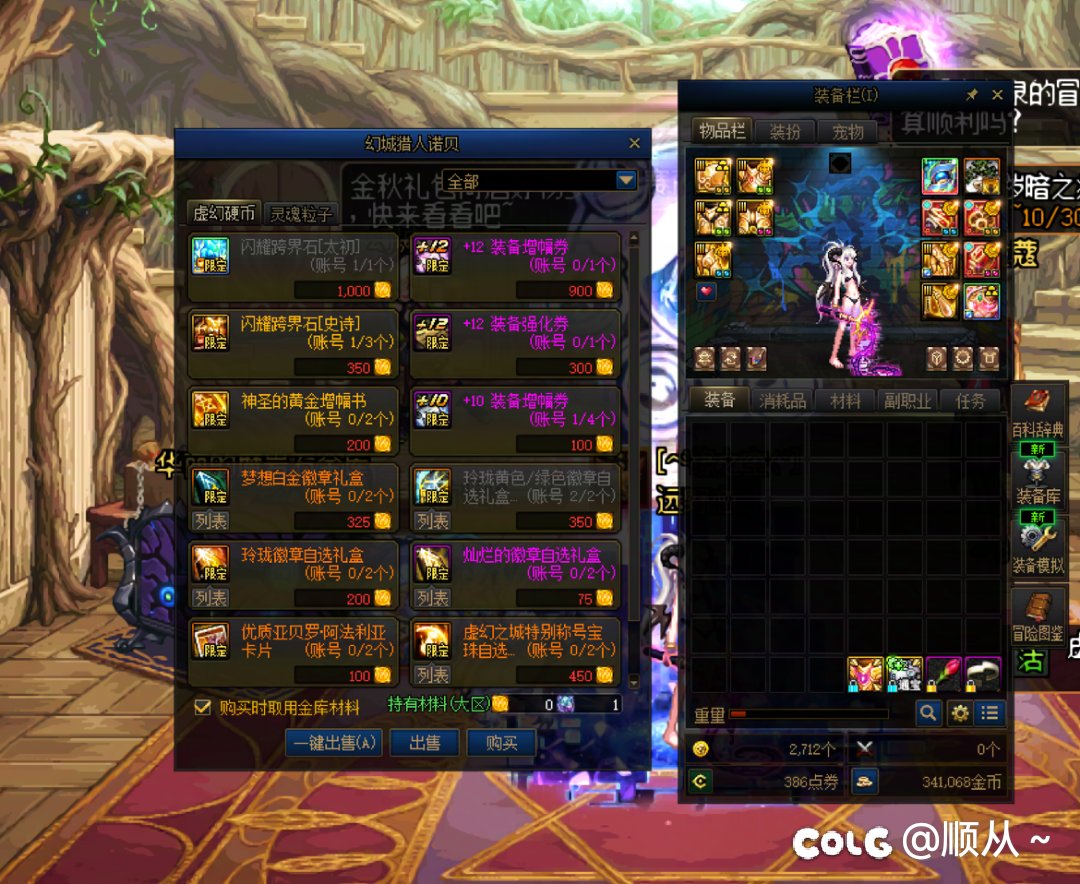
Task: Switch to the 装扮 tab
Action: pos(784,132)
